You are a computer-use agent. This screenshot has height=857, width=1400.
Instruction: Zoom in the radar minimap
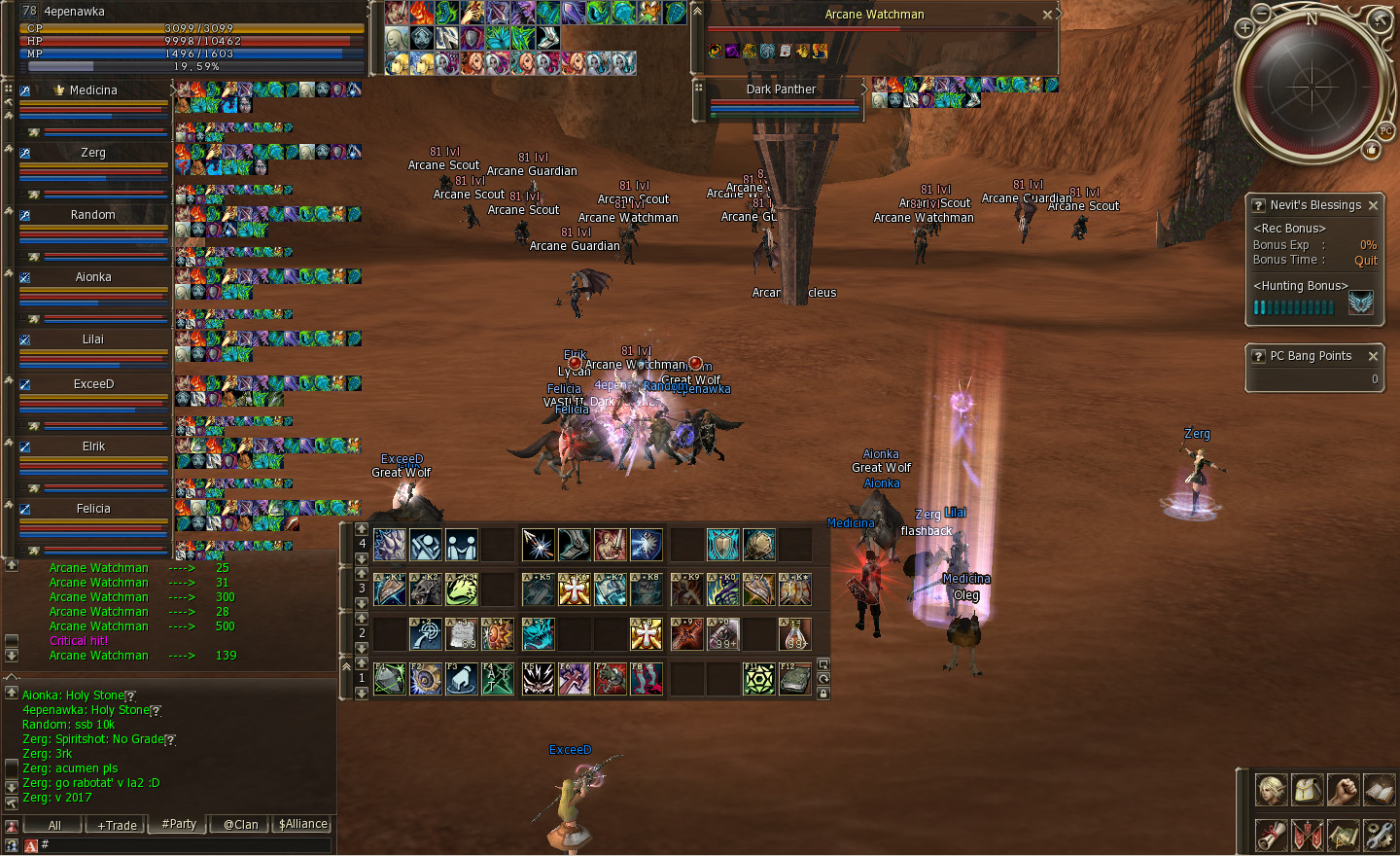1244,28
